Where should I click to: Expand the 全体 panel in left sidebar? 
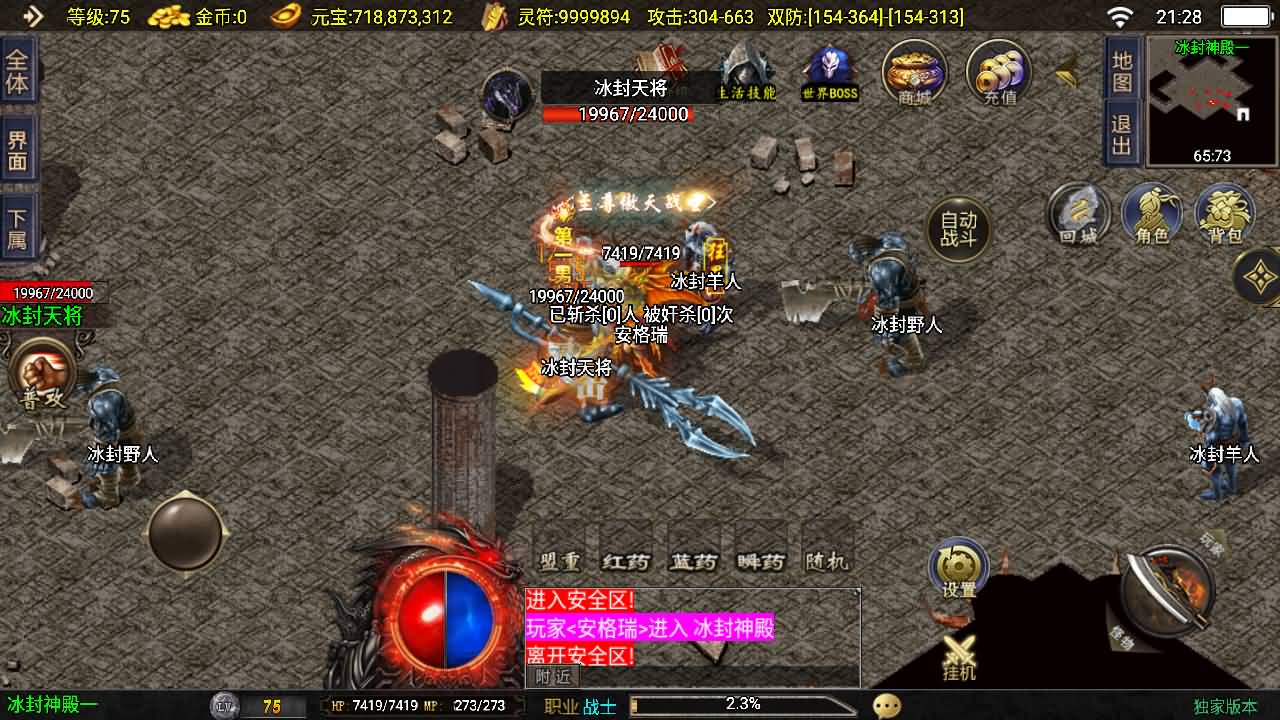point(18,70)
